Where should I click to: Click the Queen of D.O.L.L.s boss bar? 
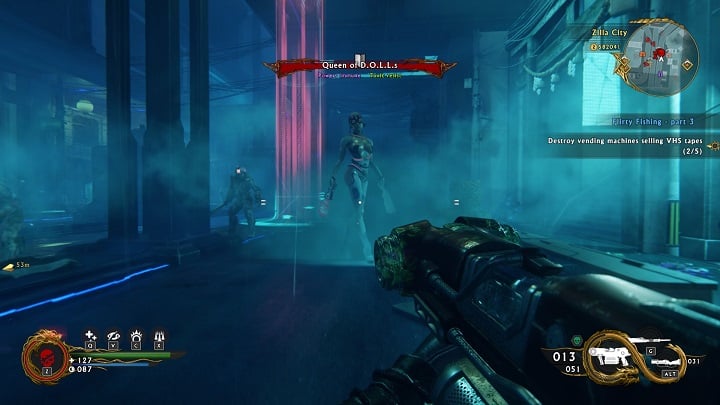click(x=360, y=66)
